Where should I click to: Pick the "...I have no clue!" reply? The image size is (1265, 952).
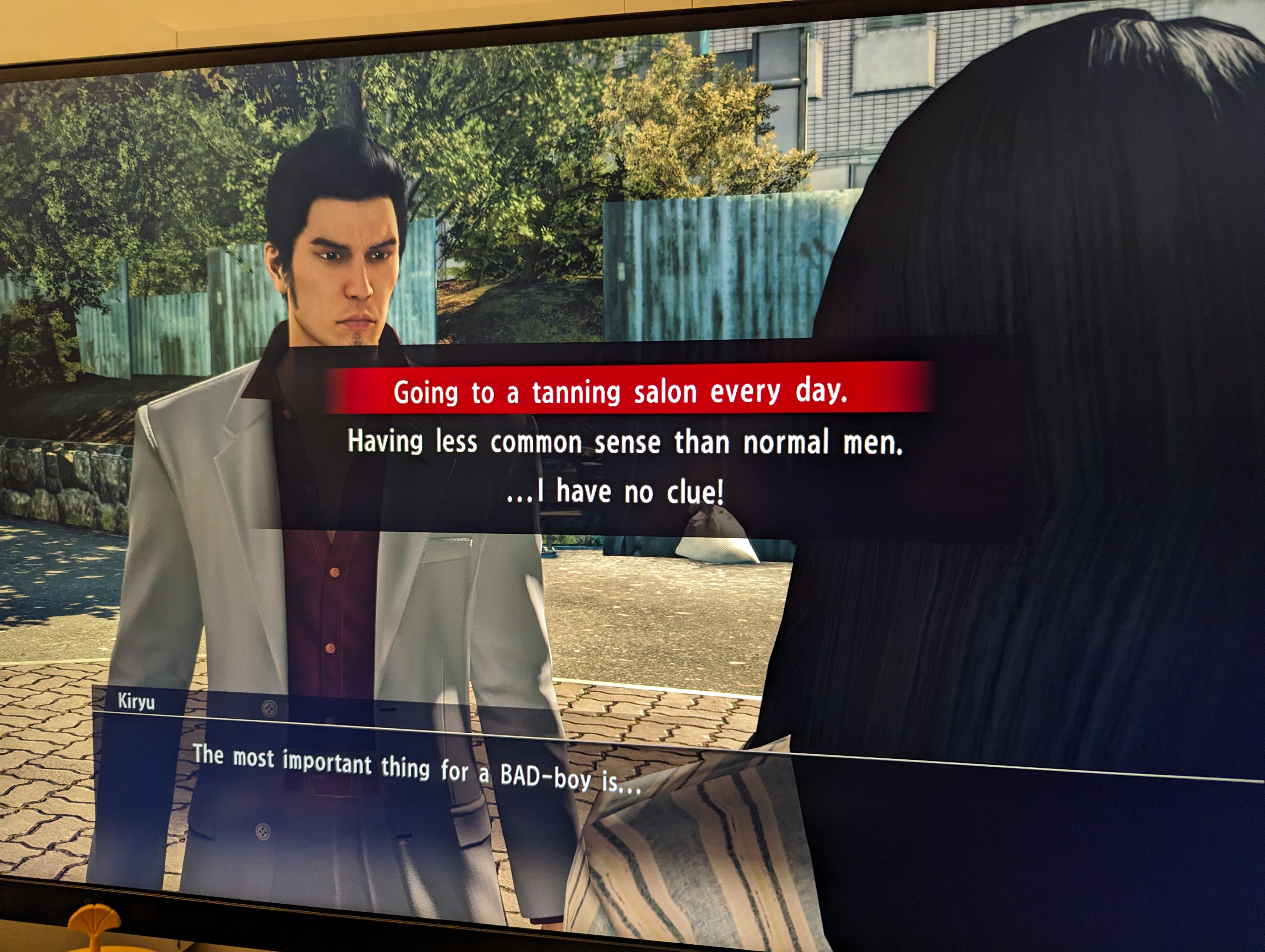pyautogui.click(x=615, y=492)
